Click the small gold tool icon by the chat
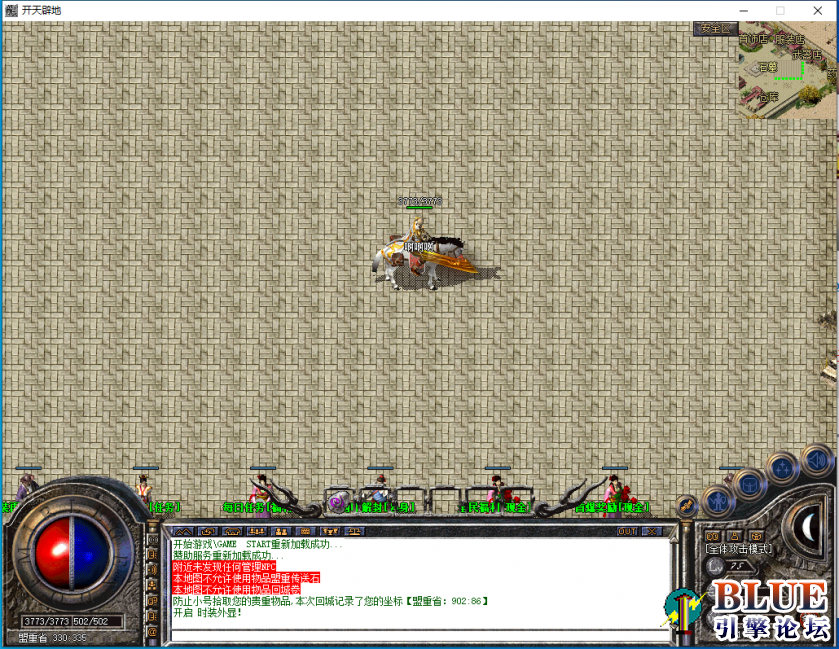839x649 pixels. coord(686,506)
